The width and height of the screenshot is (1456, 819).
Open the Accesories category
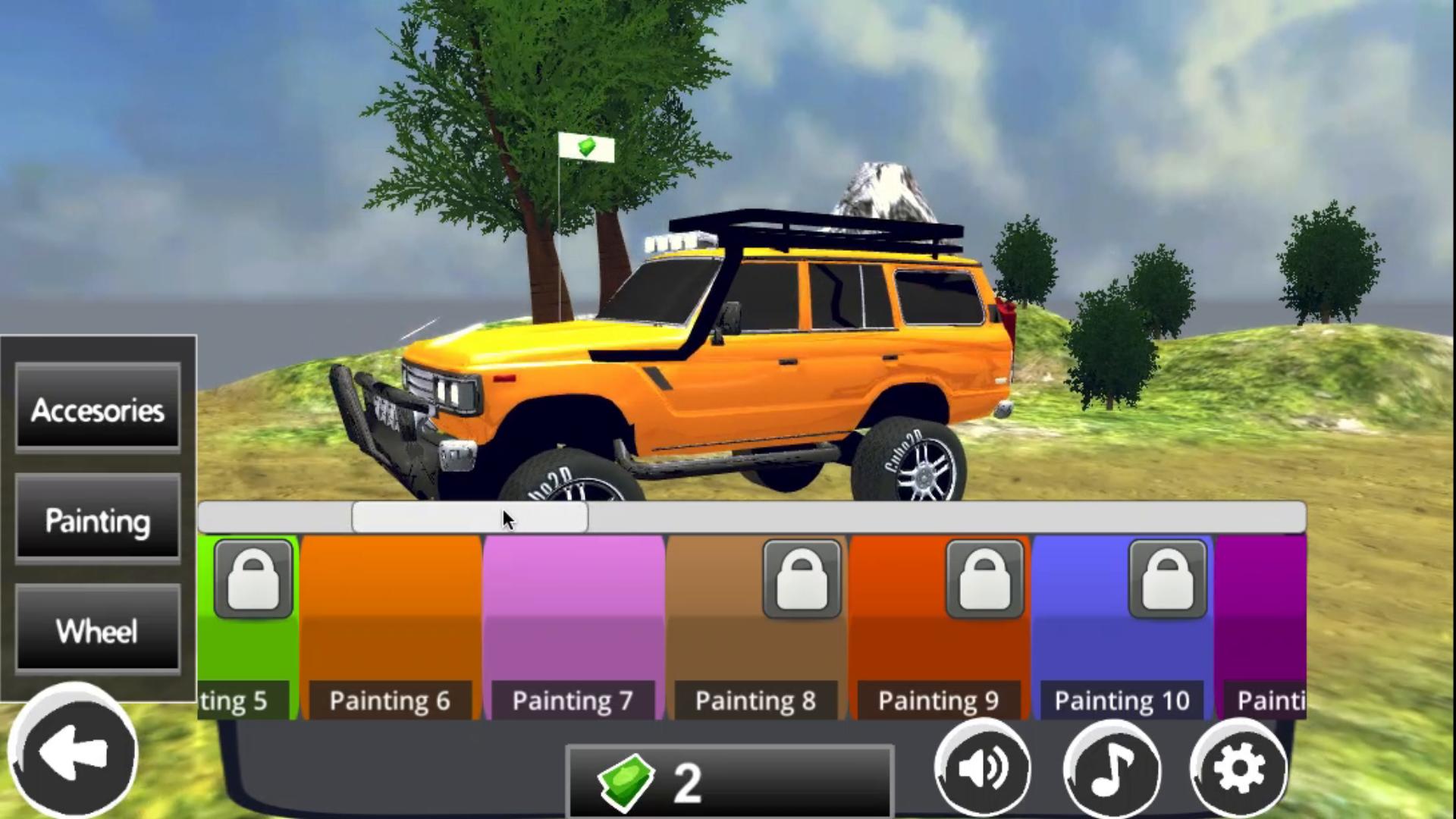click(97, 412)
